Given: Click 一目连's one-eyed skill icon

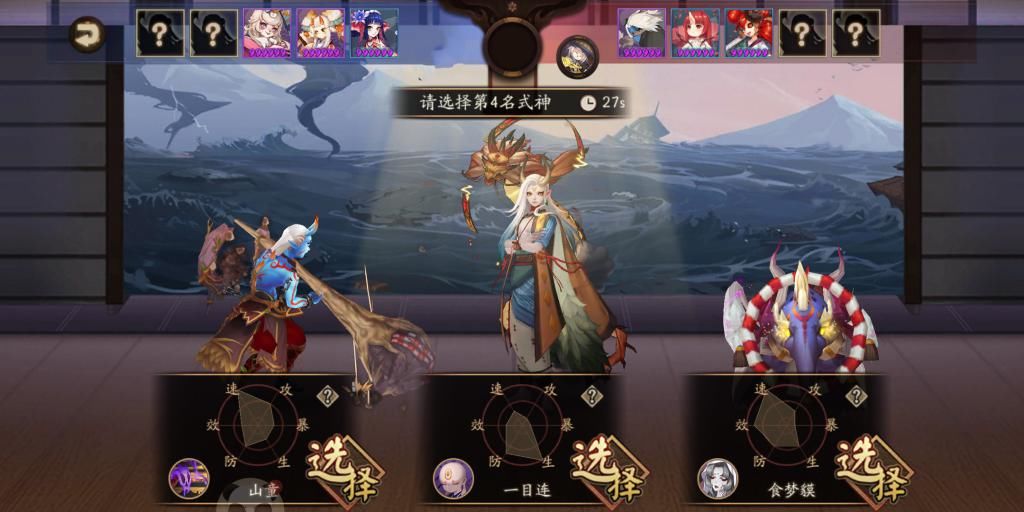Looking at the screenshot, I should pyautogui.click(x=453, y=478).
